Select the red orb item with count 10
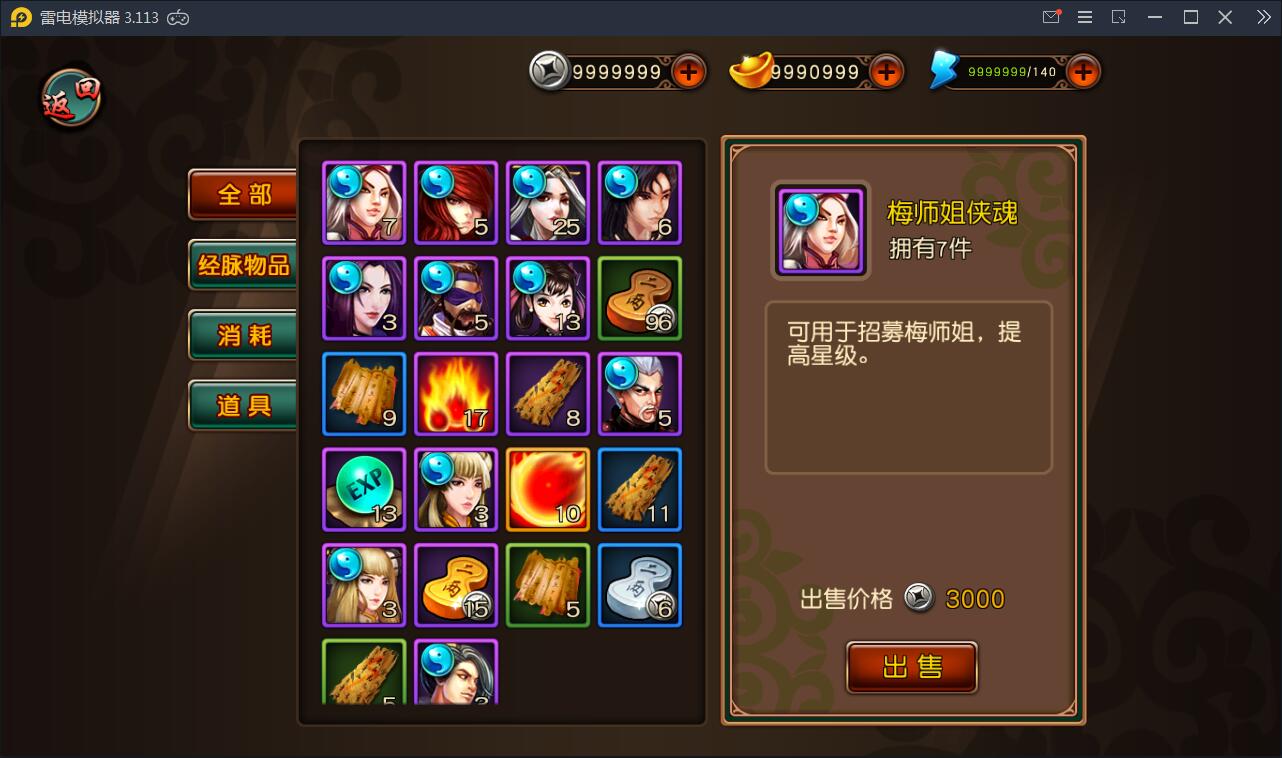Viewport: 1282px width, 758px height. tap(548, 489)
